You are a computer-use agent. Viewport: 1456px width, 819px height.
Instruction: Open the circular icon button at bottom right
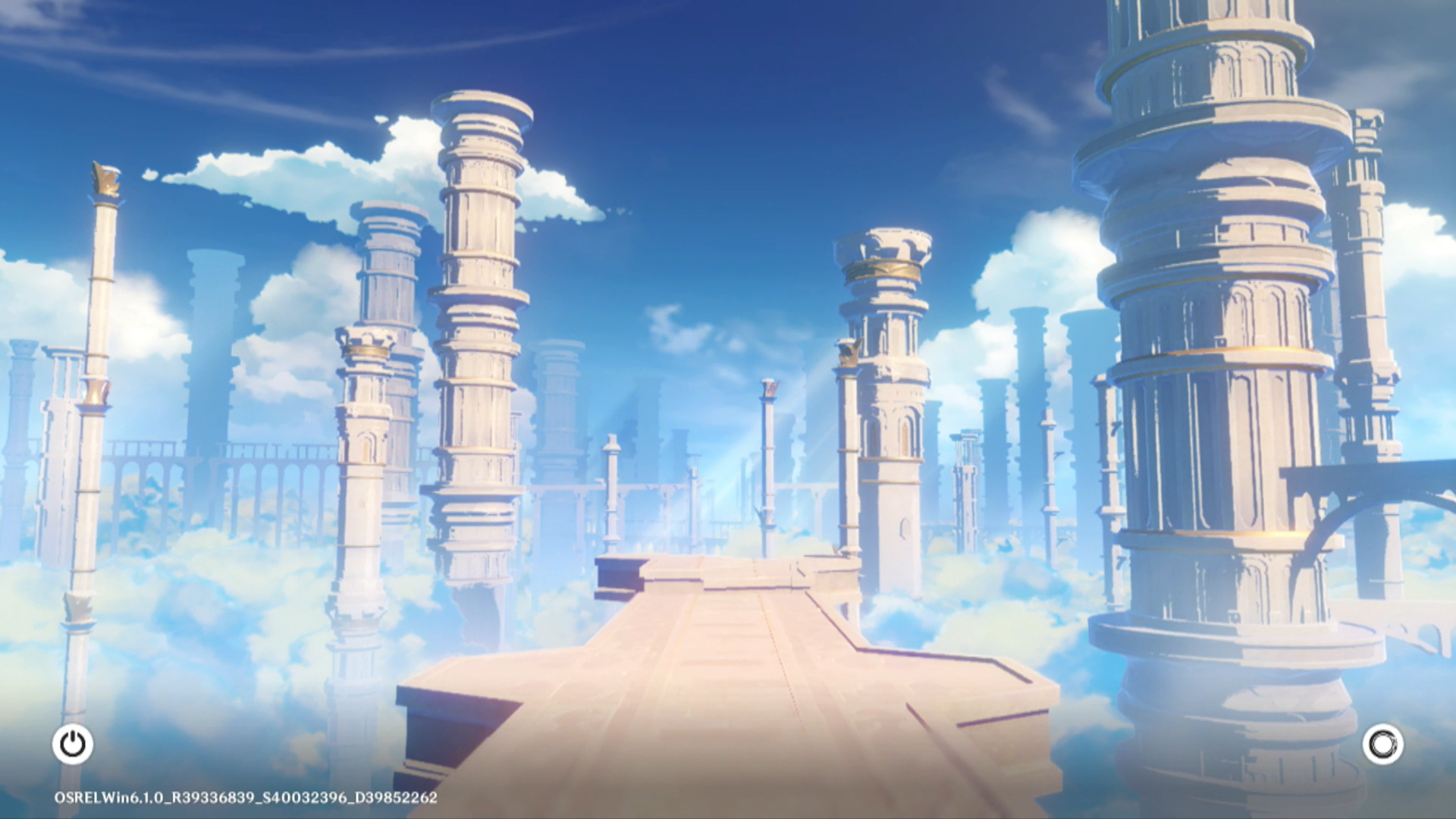click(1382, 744)
